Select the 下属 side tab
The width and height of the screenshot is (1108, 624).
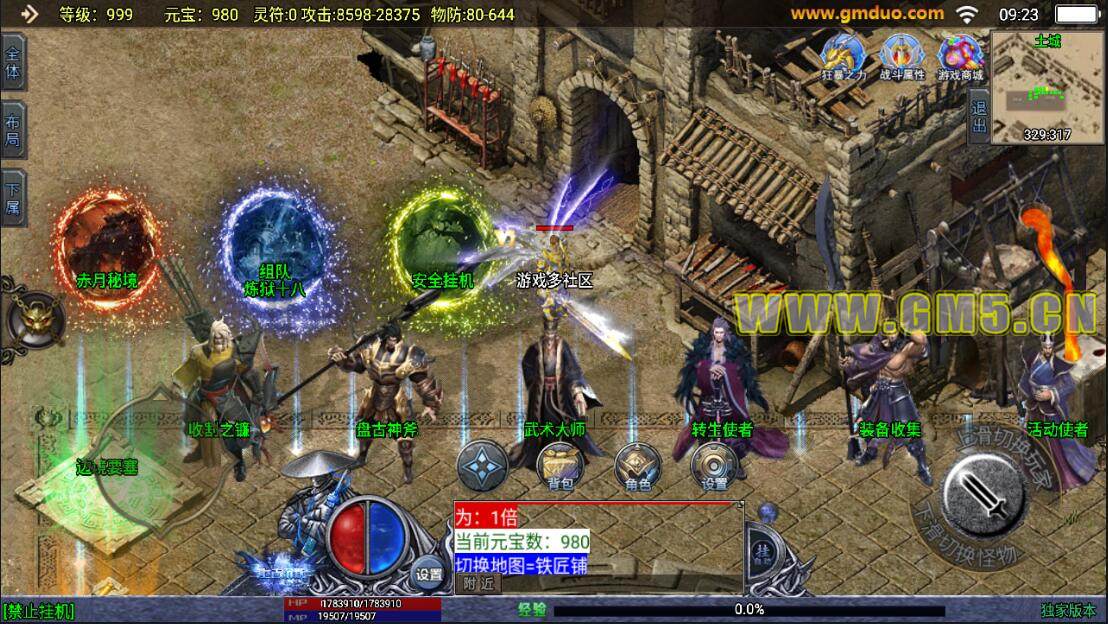[13, 196]
